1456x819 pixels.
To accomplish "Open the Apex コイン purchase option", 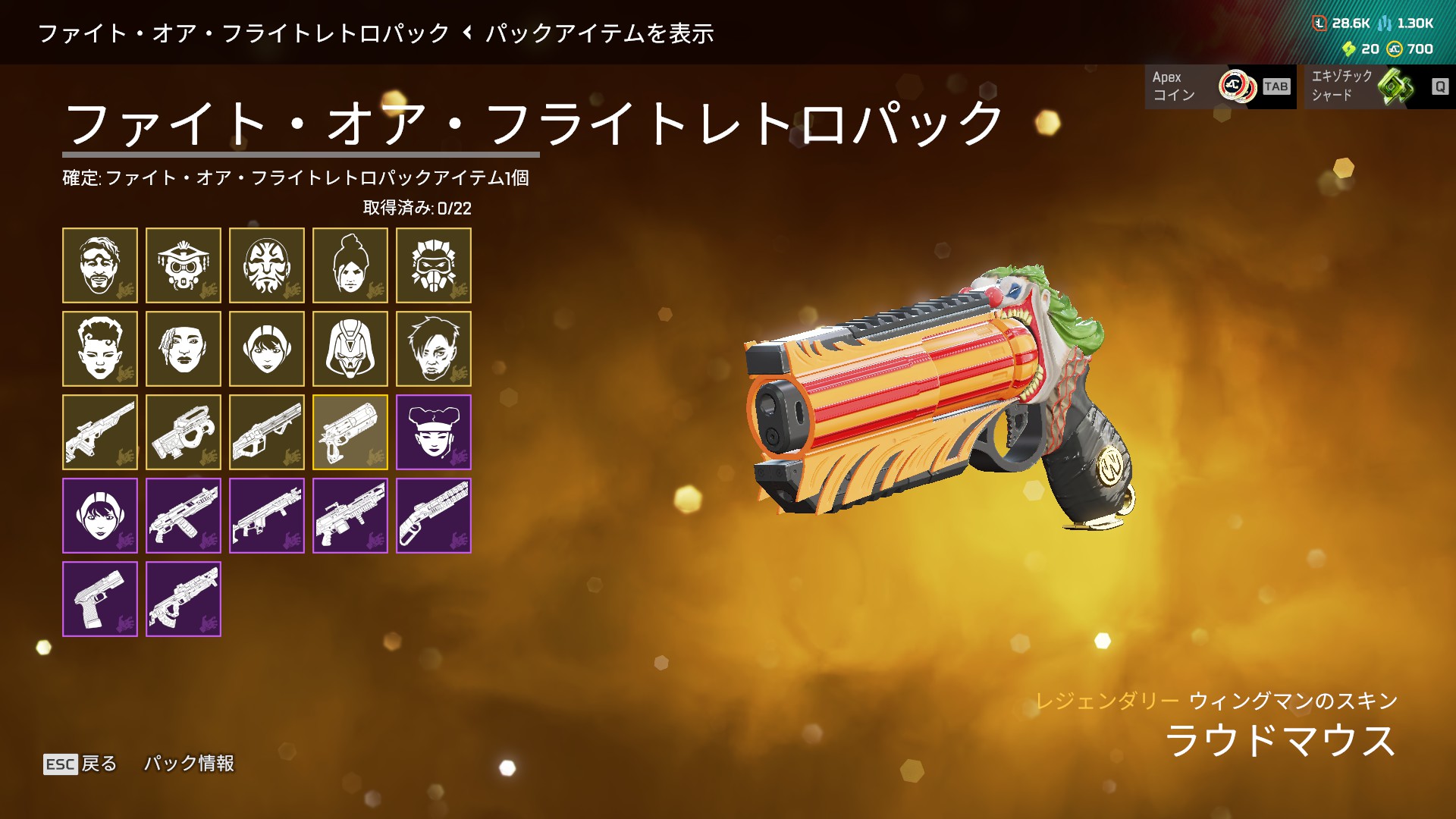I will 1220,86.
